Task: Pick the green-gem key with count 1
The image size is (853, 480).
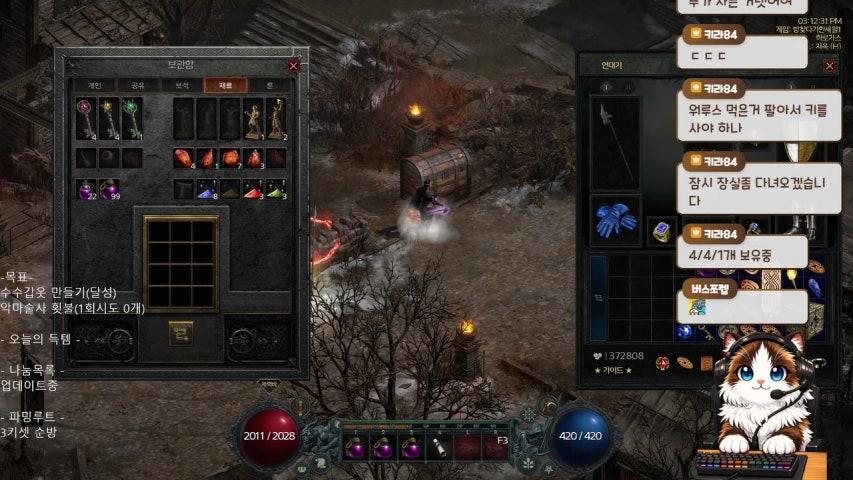Action: pyautogui.click(x=132, y=117)
